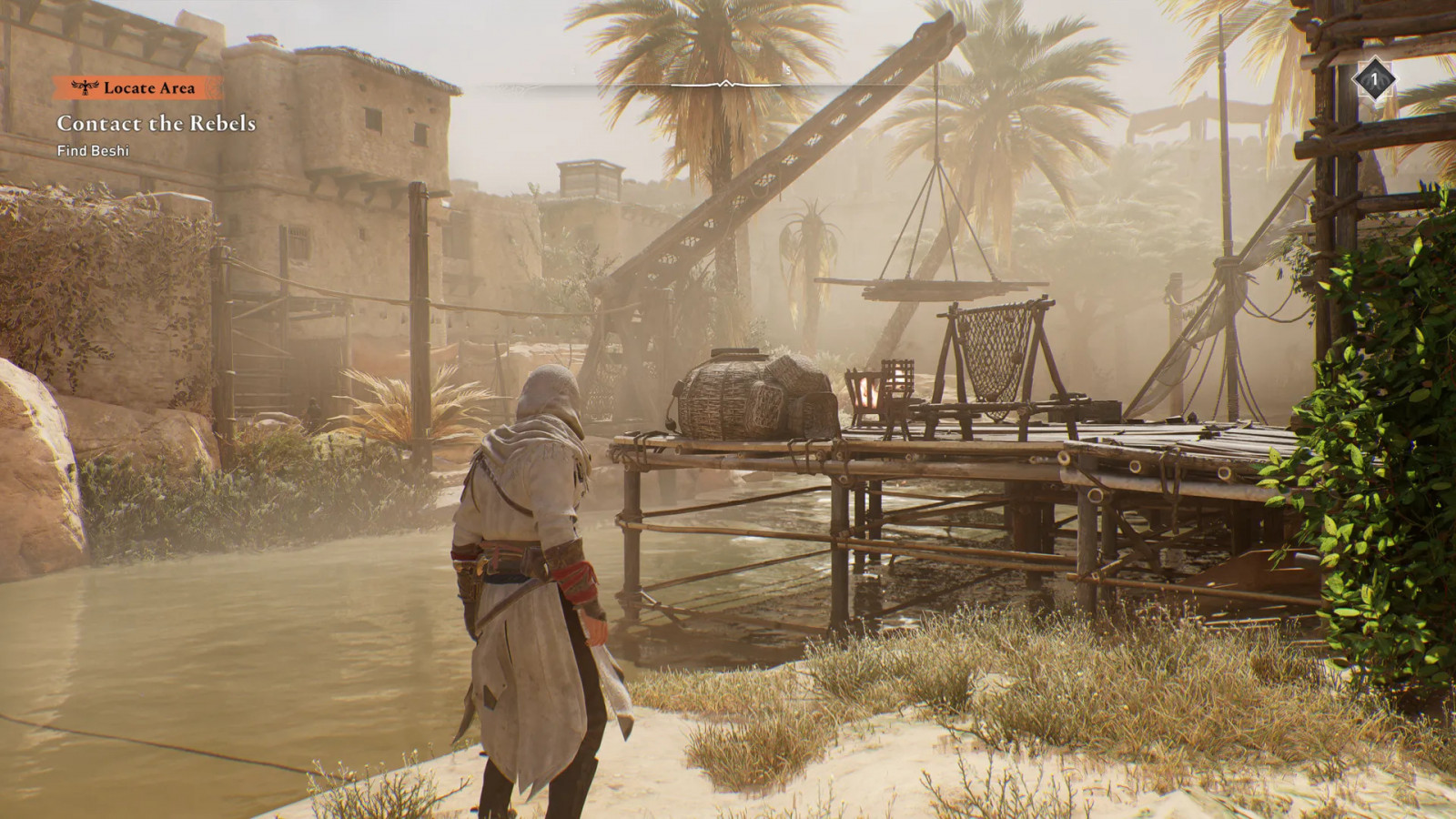Click the diamond counter icon showing 1
The image size is (1456, 819).
tap(1374, 79)
